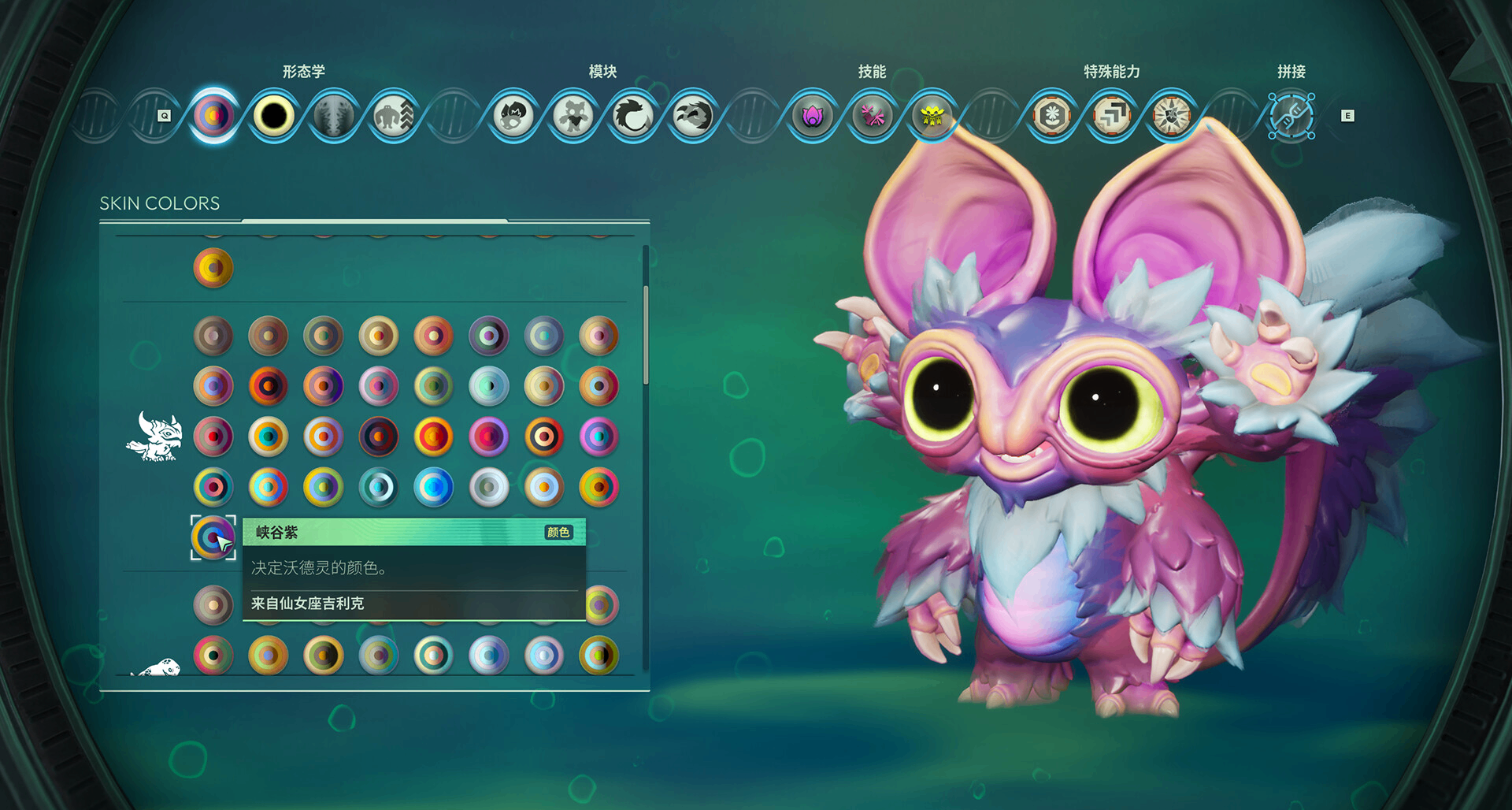The image size is (1512, 810).
Task: Select the skin colors morphology icon
Action: 213,116
